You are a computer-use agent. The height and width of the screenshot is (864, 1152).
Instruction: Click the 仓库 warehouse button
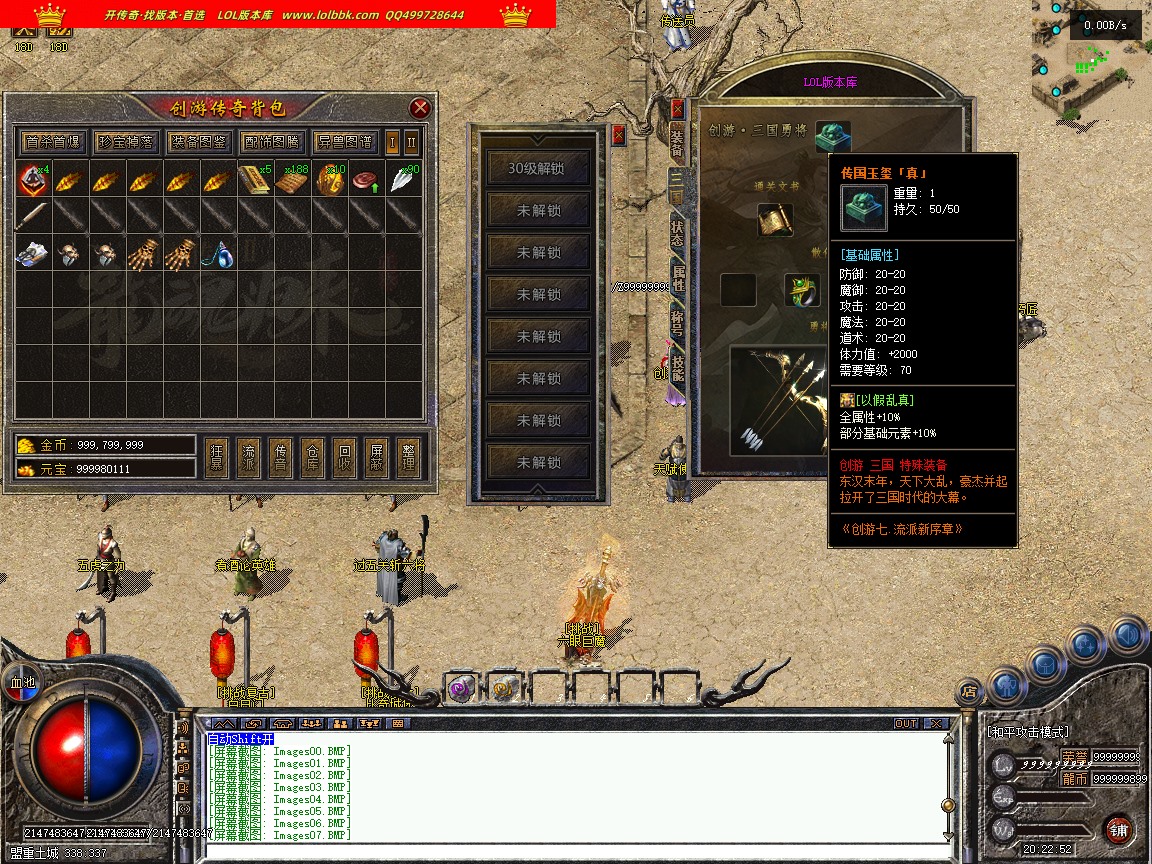click(312, 459)
